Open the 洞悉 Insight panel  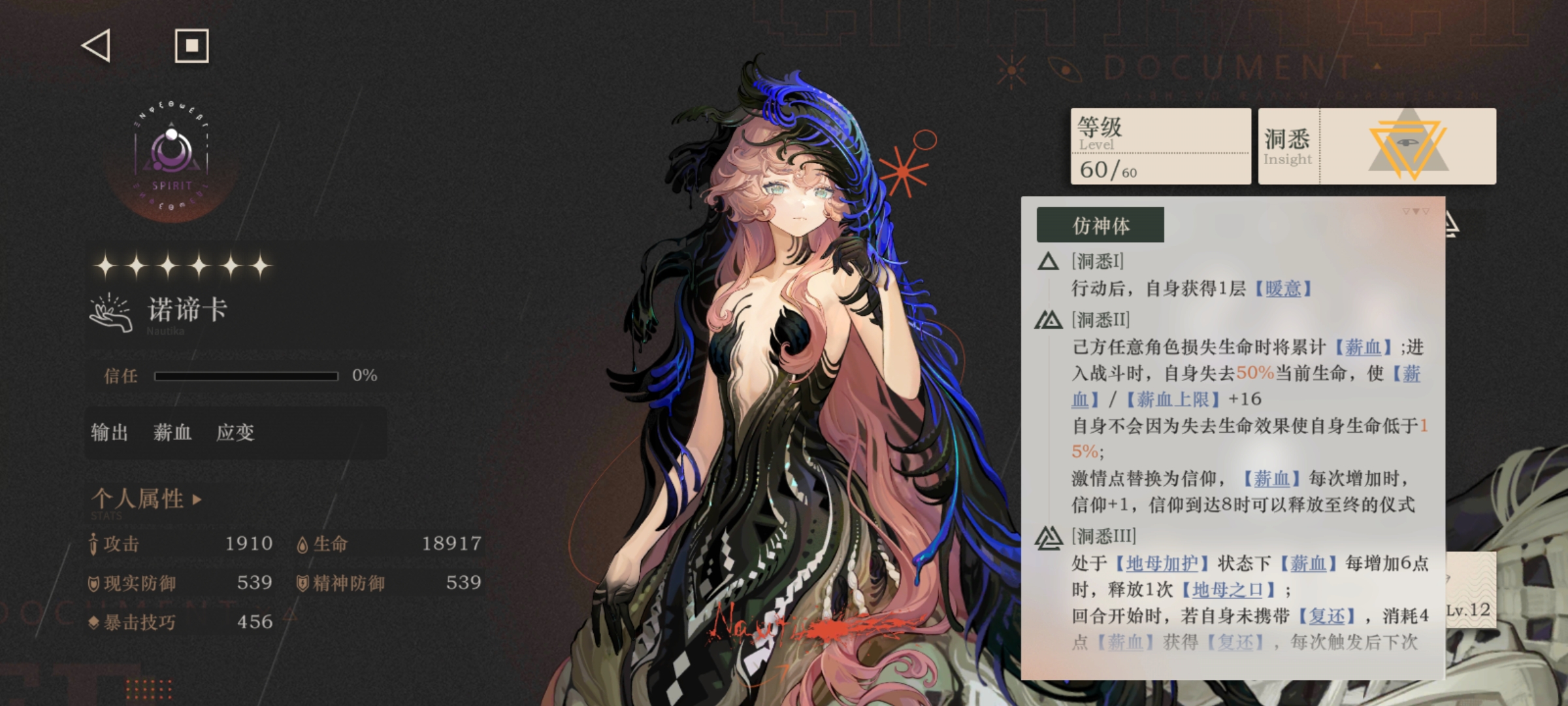[x=1377, y=146]
